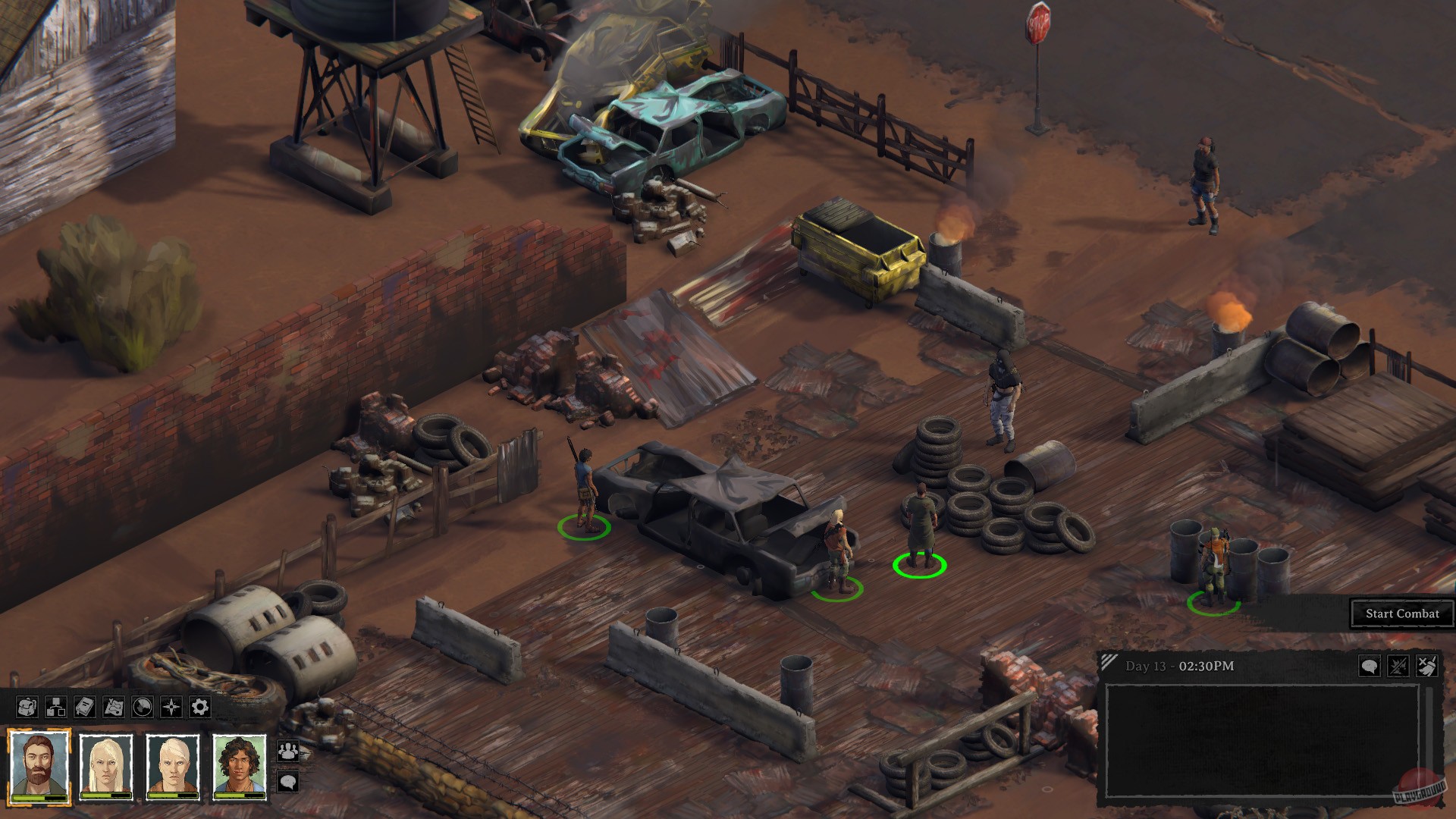Open the local area map icon

tap(113, 707)
